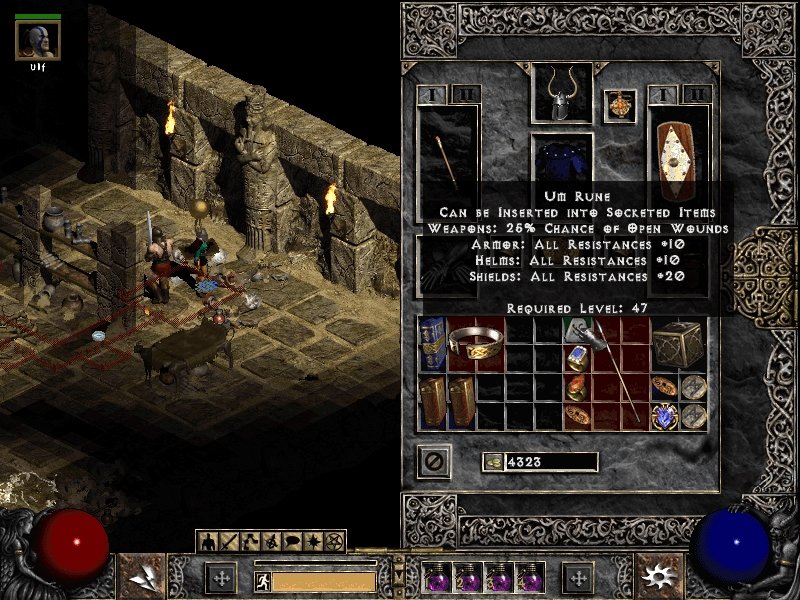Screen dimensions: 800x600
Task: Toggle the run/walk button
Action: pyautogui.click(x=261, y=581)
